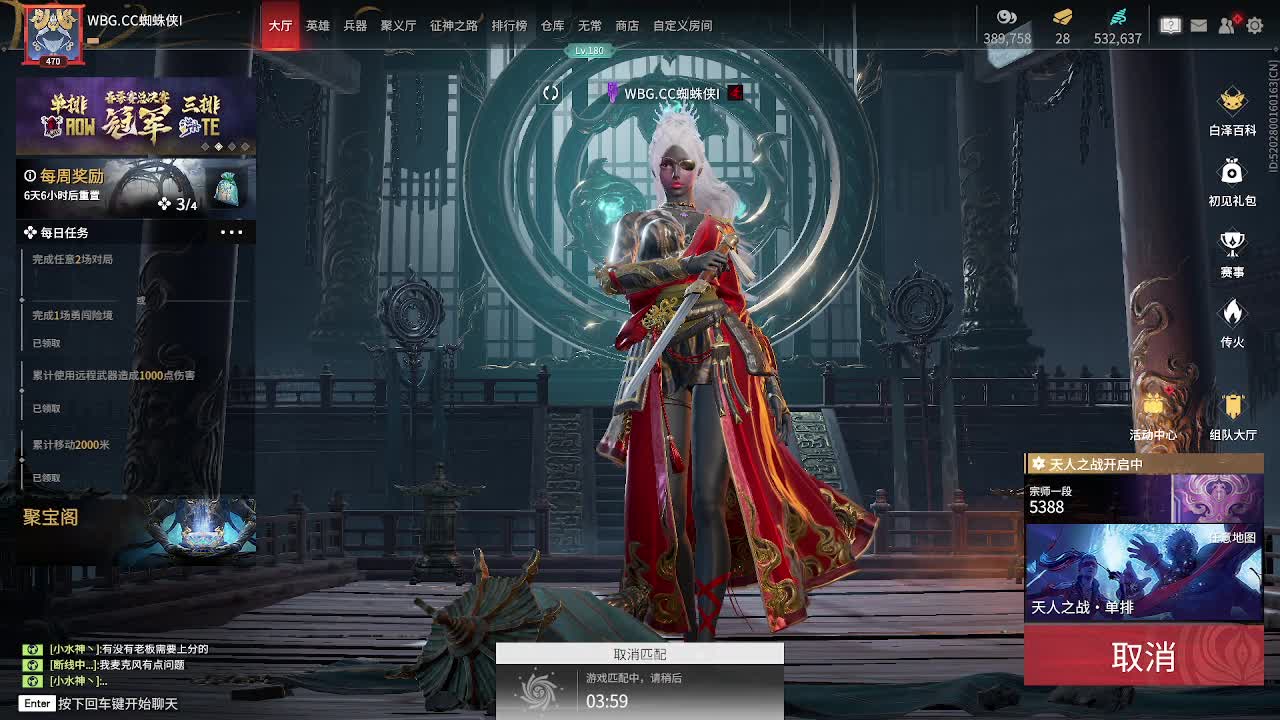
Task: Expand daily task options via three dots
Action: click(x=232, y=231)
